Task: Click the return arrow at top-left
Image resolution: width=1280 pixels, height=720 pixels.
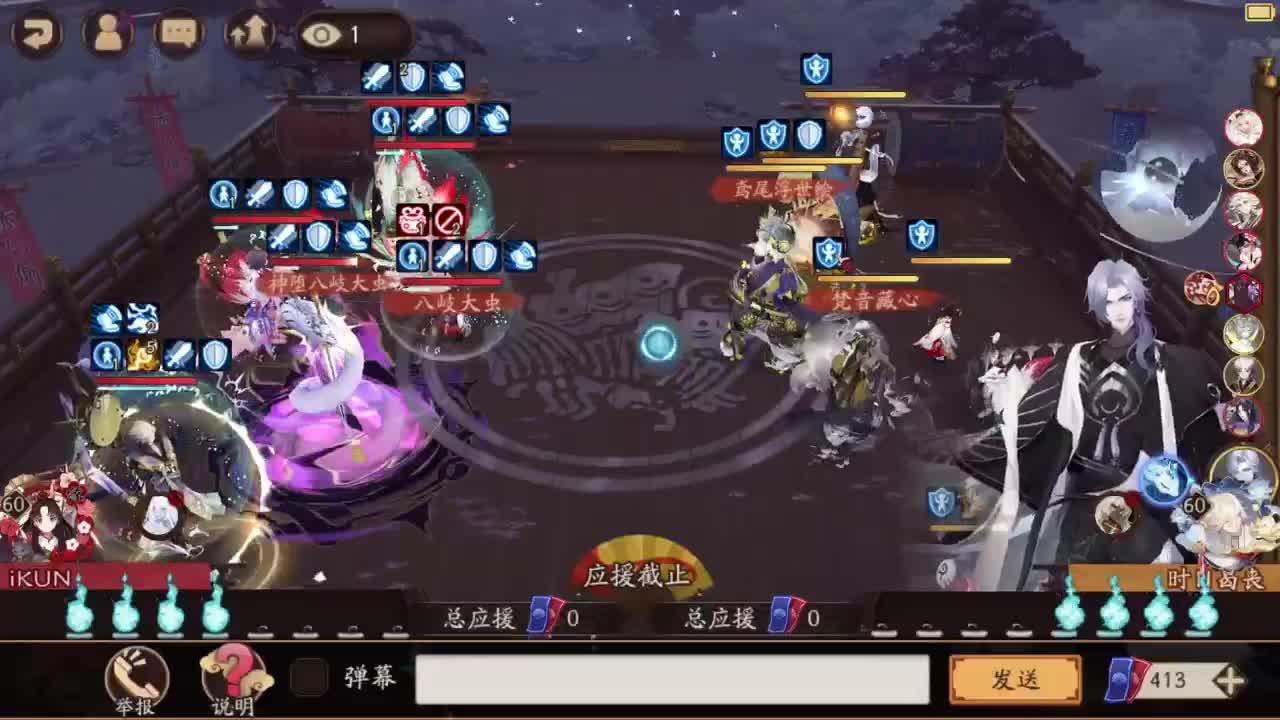Action: (36, 33)
